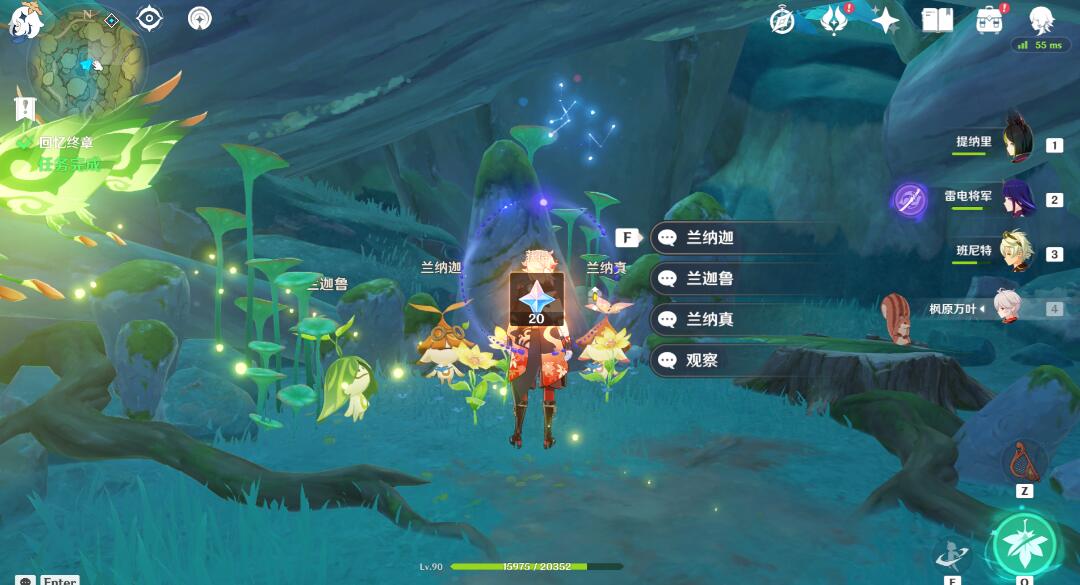Open the Adventurer Handbook book icon
Screen dimensions: 1080x585
937,20
